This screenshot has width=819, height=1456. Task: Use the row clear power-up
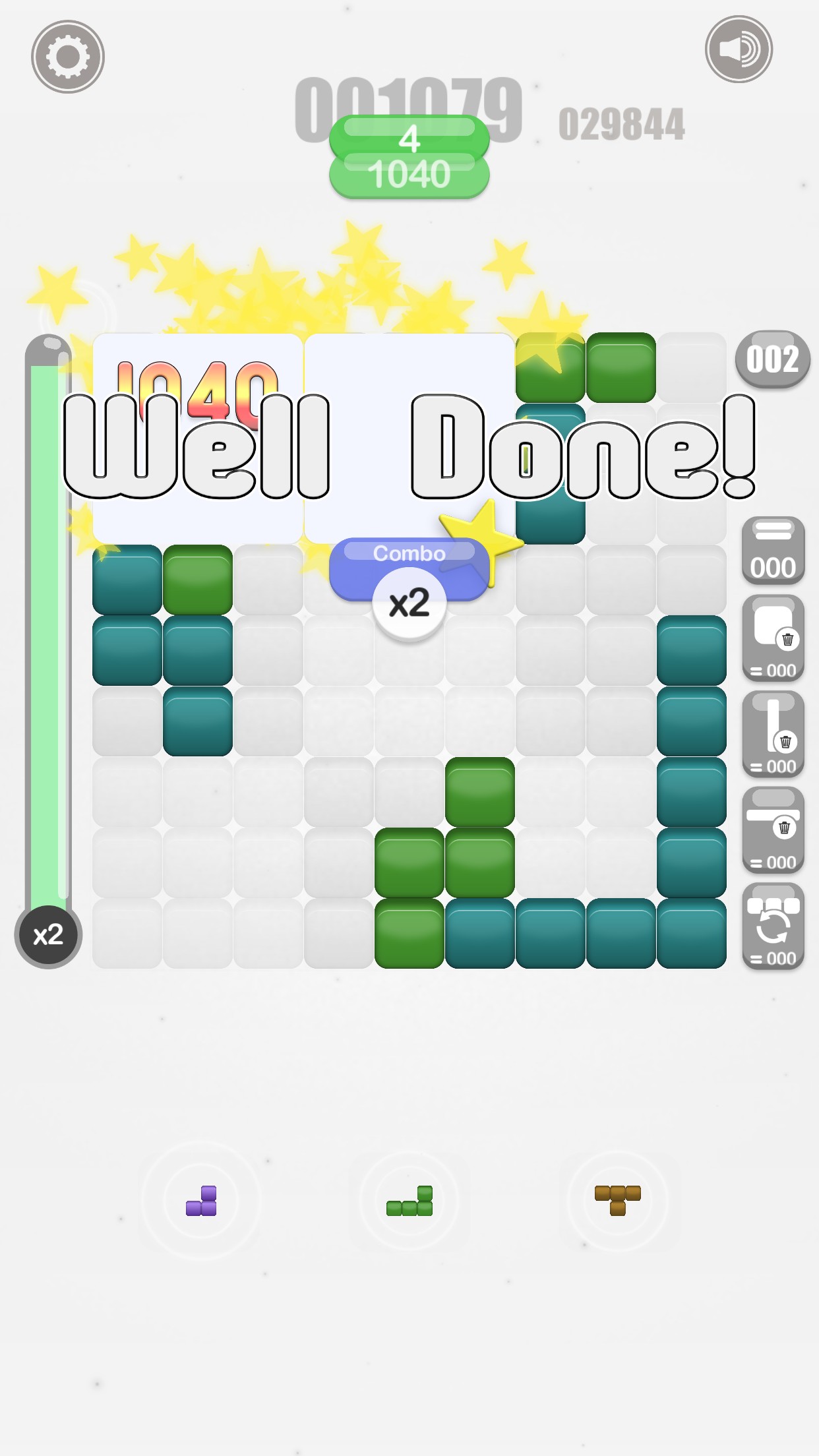click(x=773, y=830)
